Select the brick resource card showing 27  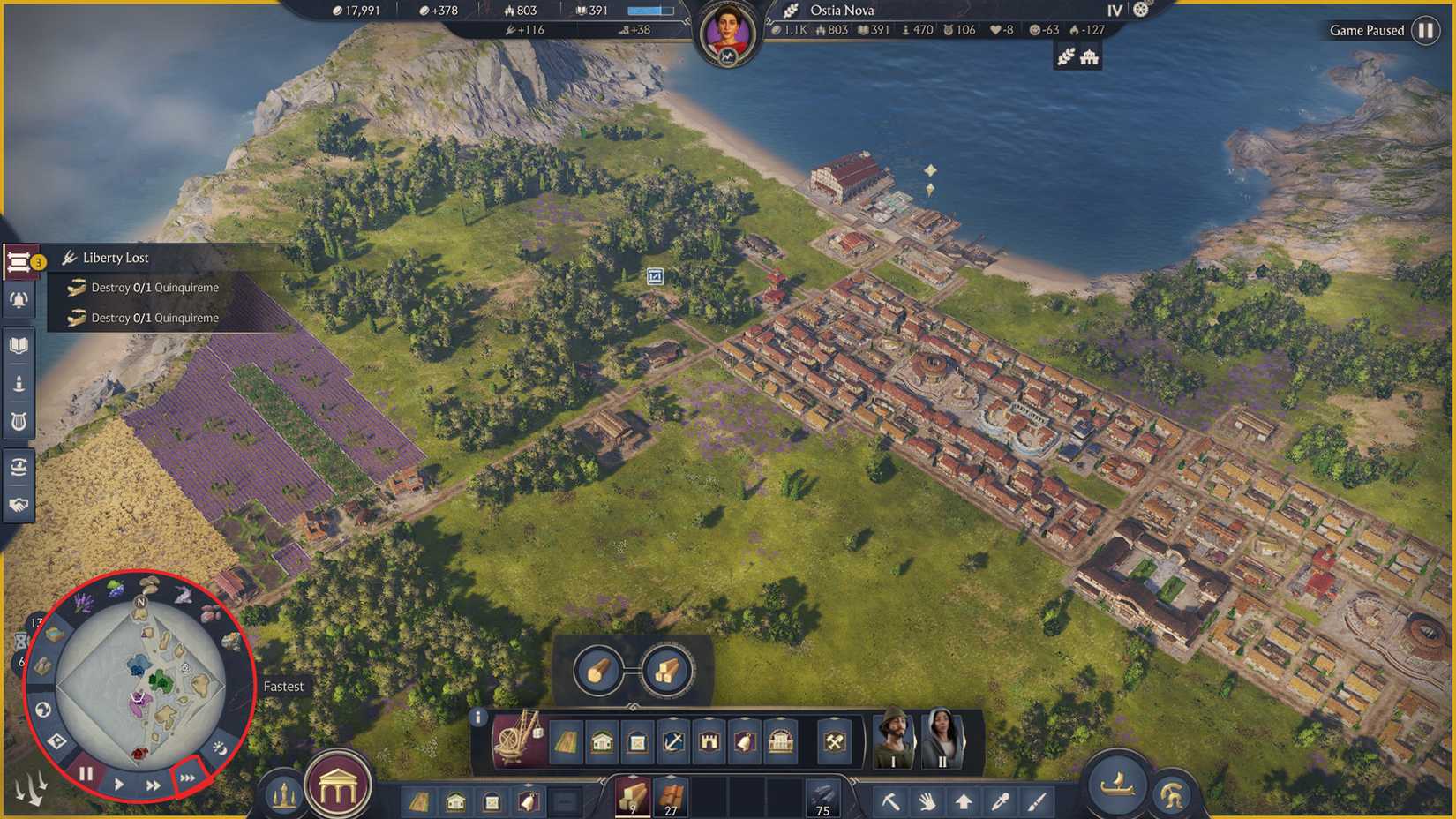coord(672,794)
